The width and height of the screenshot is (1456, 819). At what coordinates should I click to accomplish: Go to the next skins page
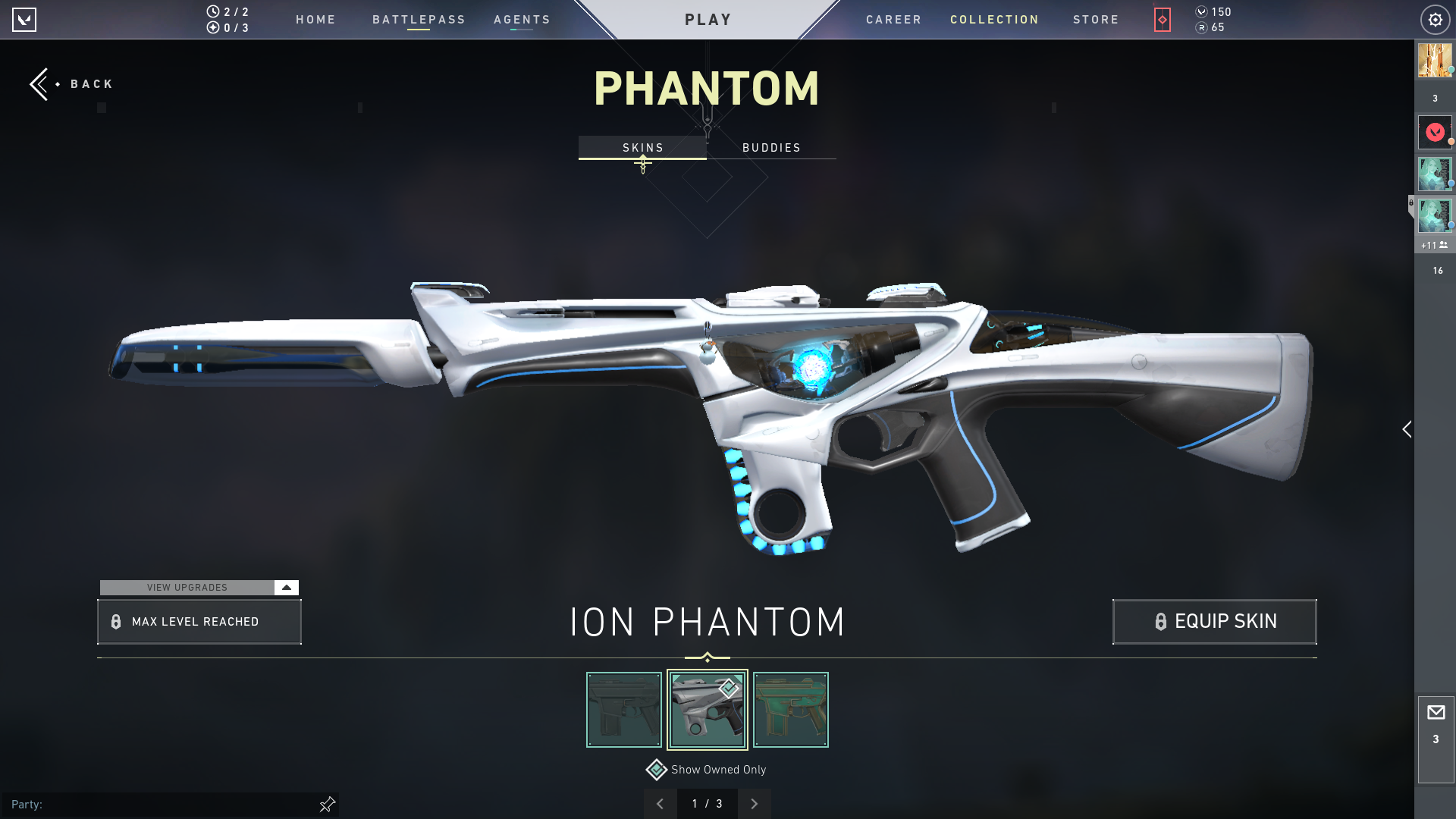point(754,804)
